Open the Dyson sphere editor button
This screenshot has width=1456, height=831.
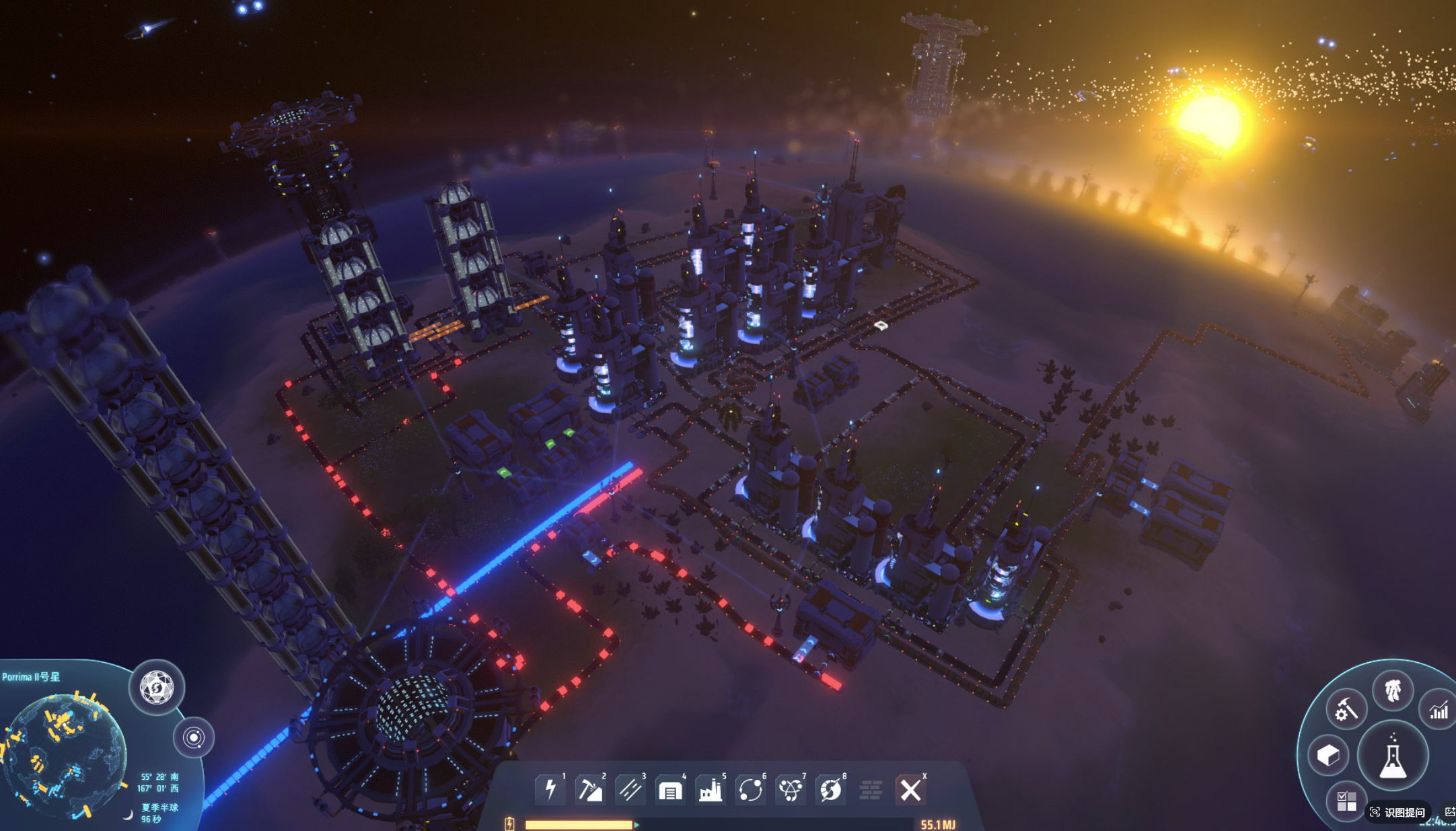pos(157,688)
